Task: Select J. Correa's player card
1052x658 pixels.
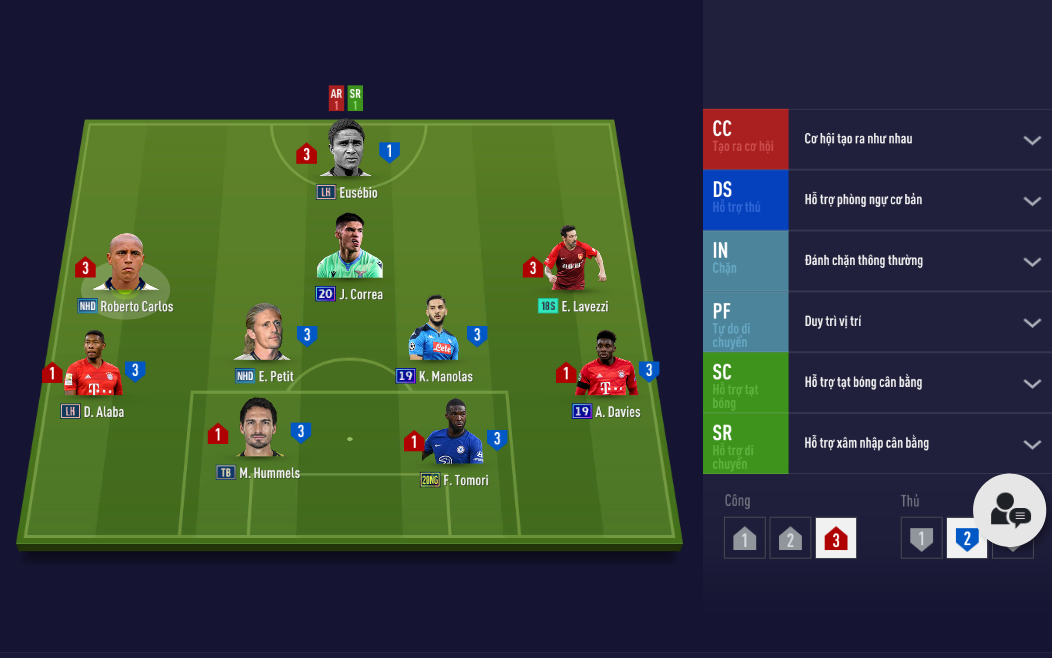Action: (x=350, y=247)
